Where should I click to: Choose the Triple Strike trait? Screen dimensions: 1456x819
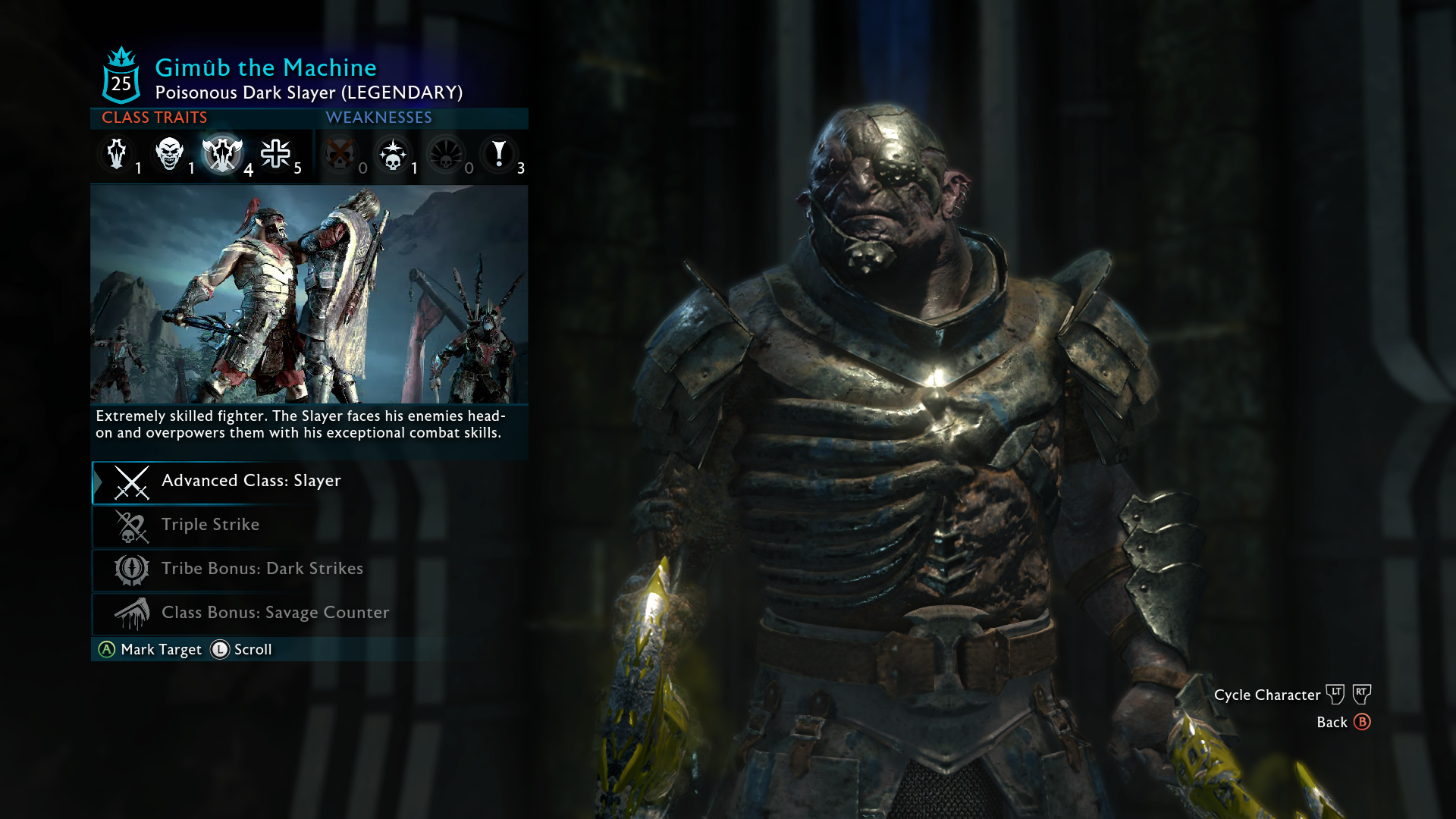210,526
